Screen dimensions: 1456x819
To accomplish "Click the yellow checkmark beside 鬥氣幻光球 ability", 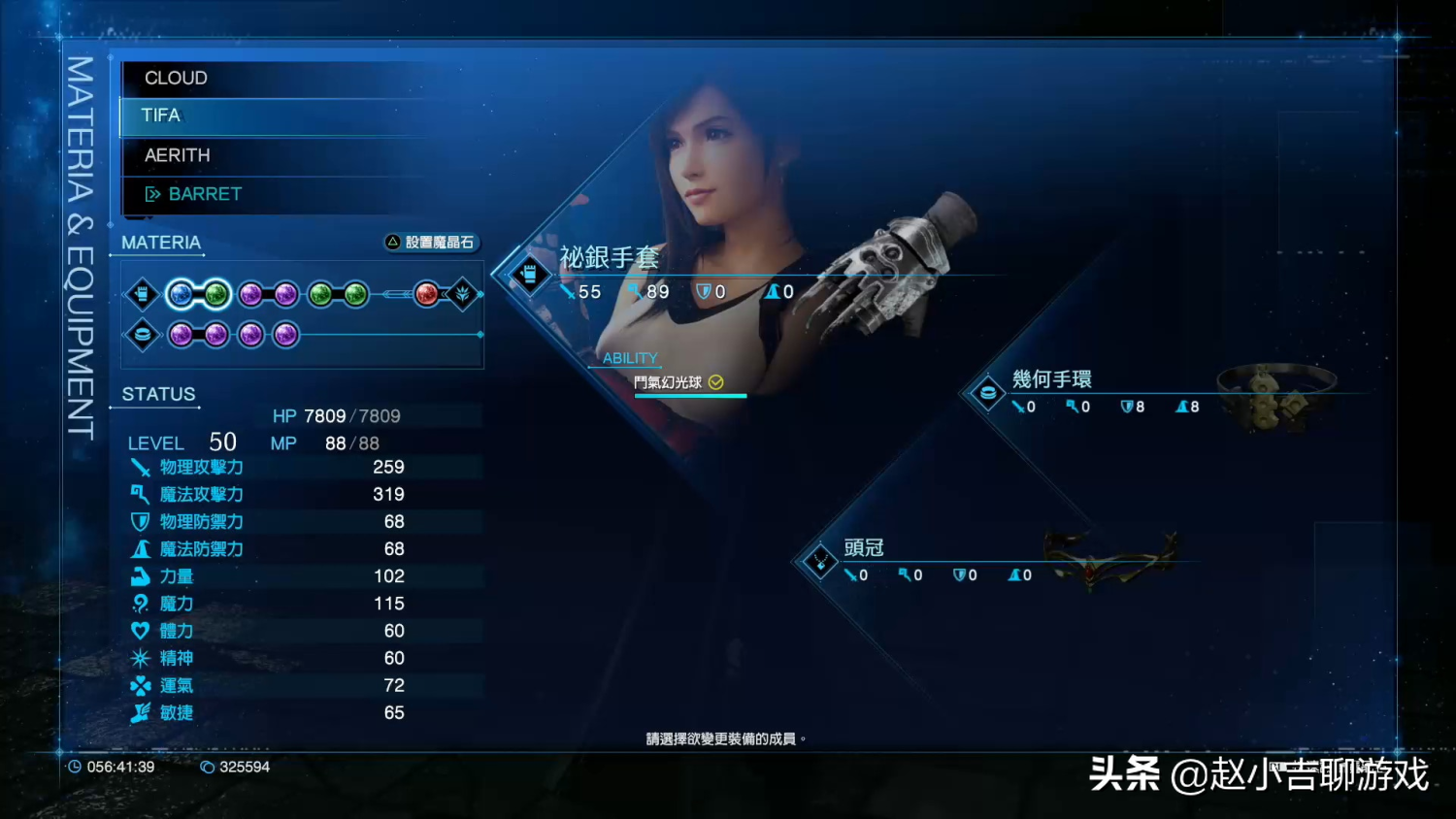I will coord(716,382).
